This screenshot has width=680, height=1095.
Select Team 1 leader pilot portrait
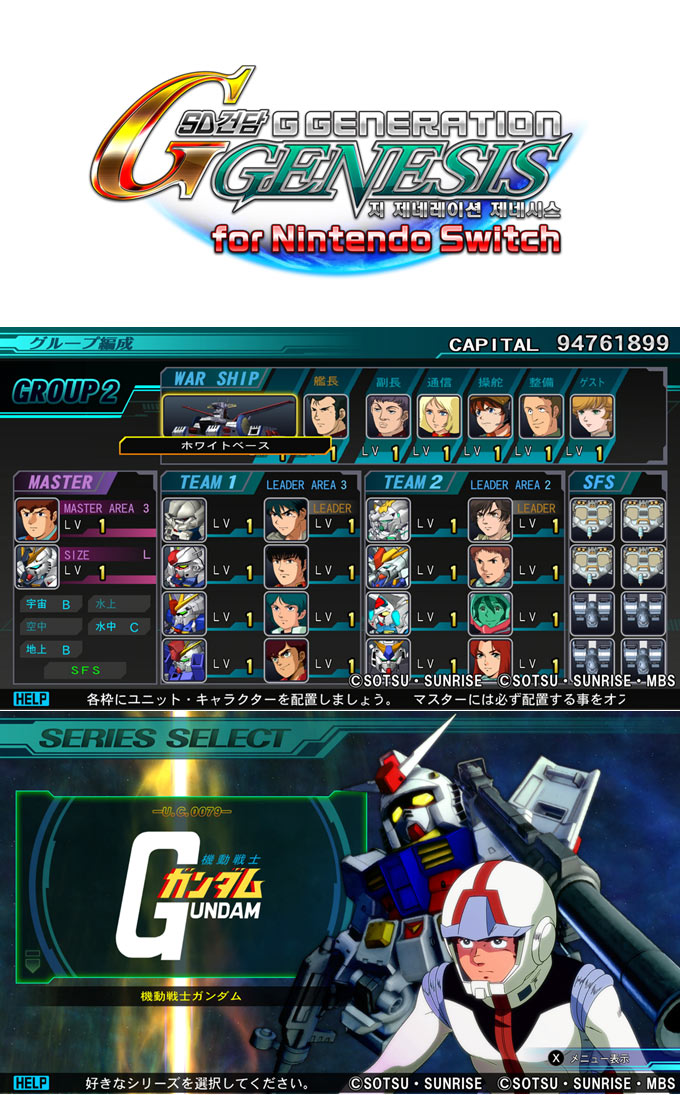285,519
